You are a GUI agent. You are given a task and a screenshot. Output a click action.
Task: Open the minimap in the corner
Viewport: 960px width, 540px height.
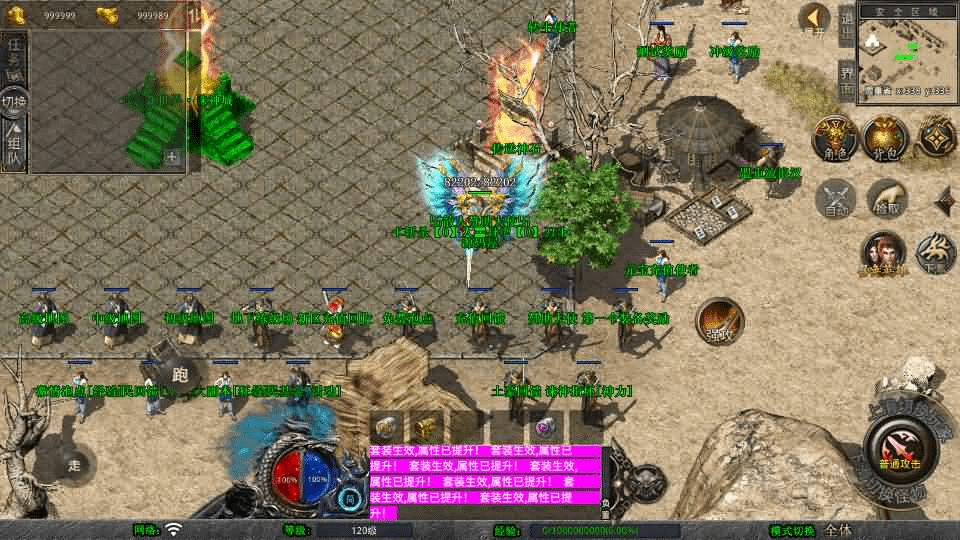coord(907,57)
